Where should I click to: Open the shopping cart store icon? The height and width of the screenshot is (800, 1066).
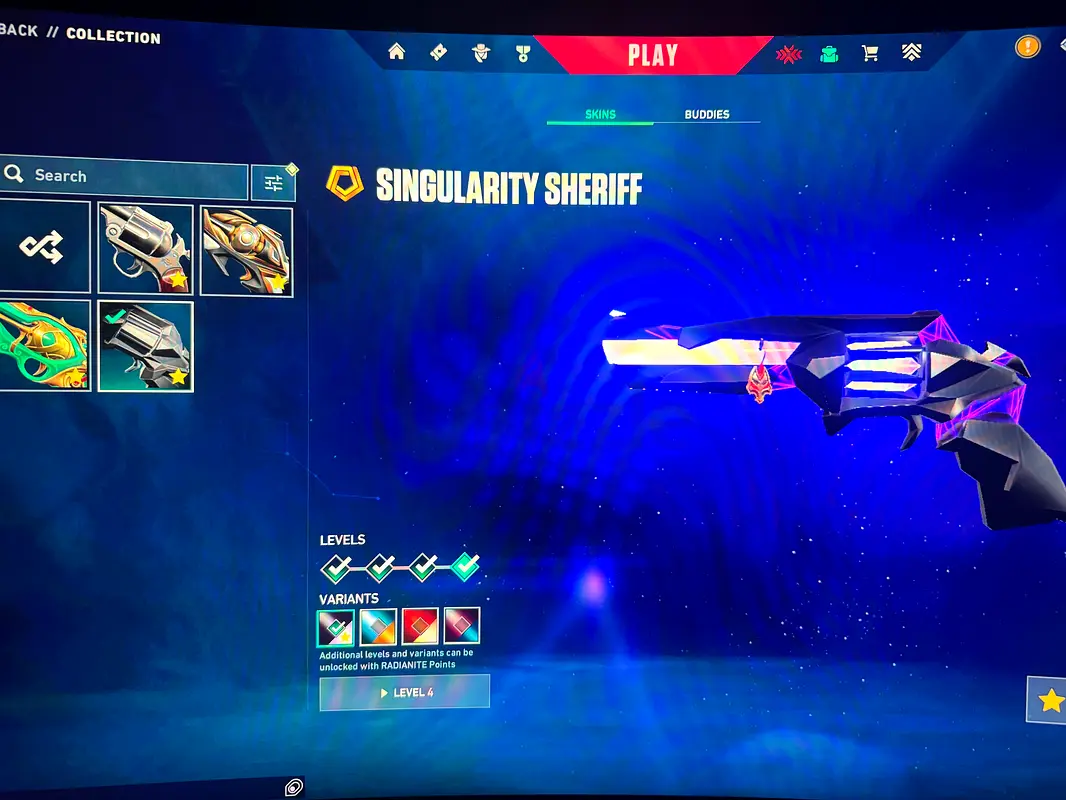(870, 54)
